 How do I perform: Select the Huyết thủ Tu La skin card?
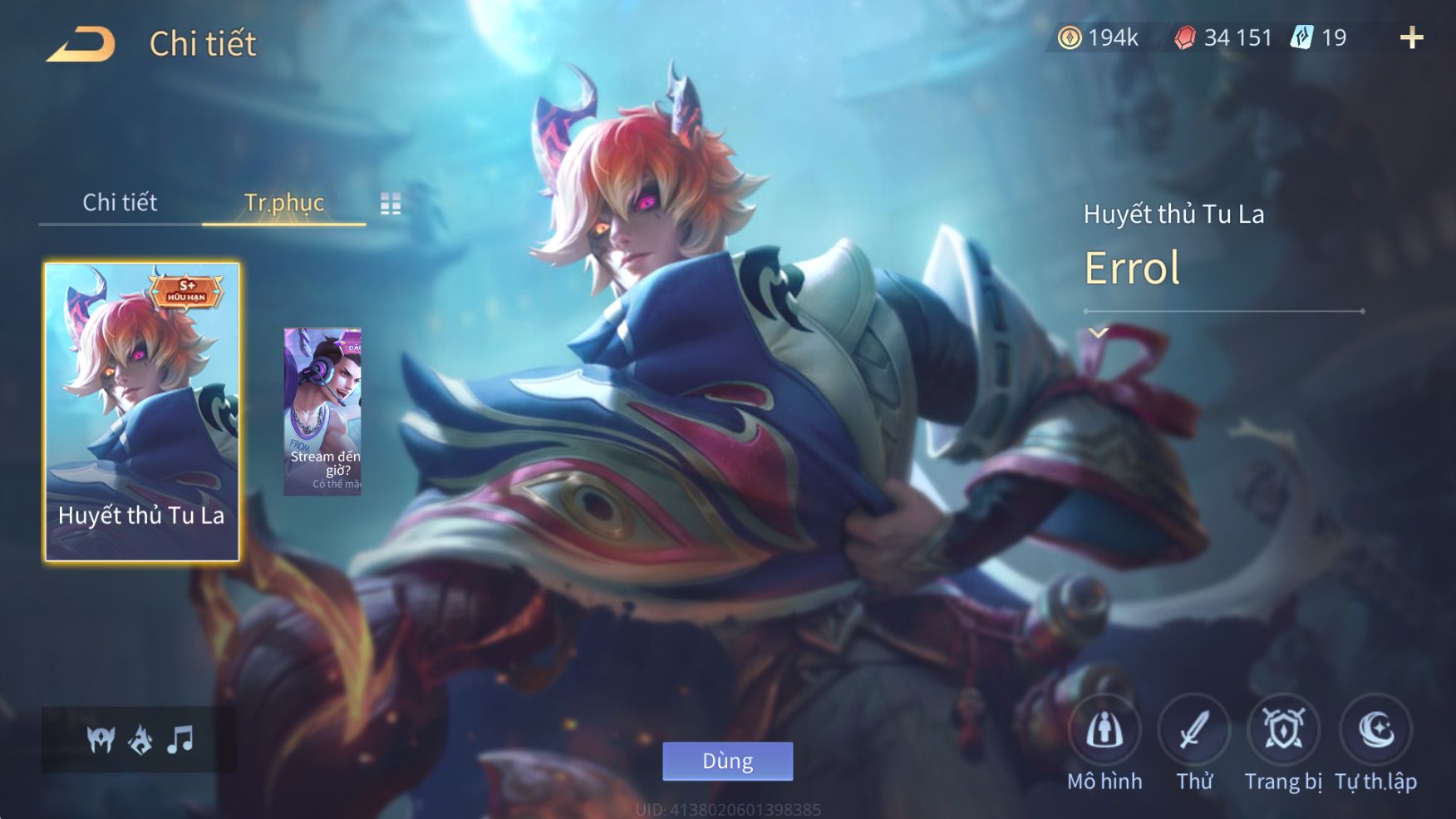click(x=142, y=412)
